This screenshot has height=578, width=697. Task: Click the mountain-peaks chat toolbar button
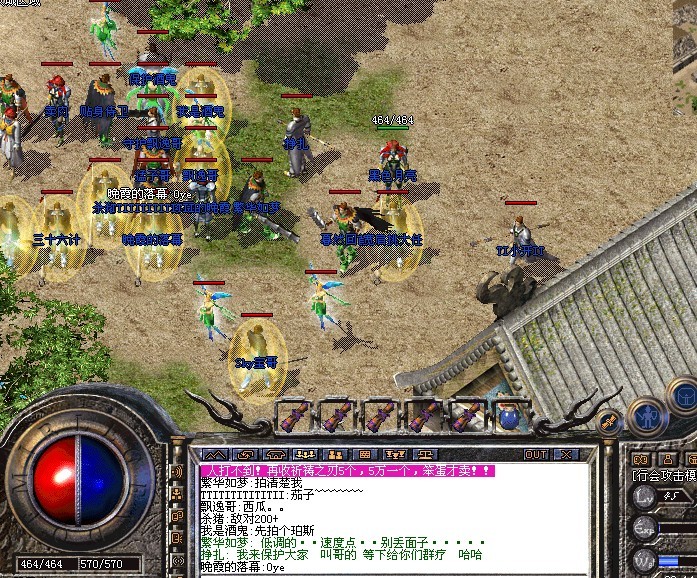[217, 454]
